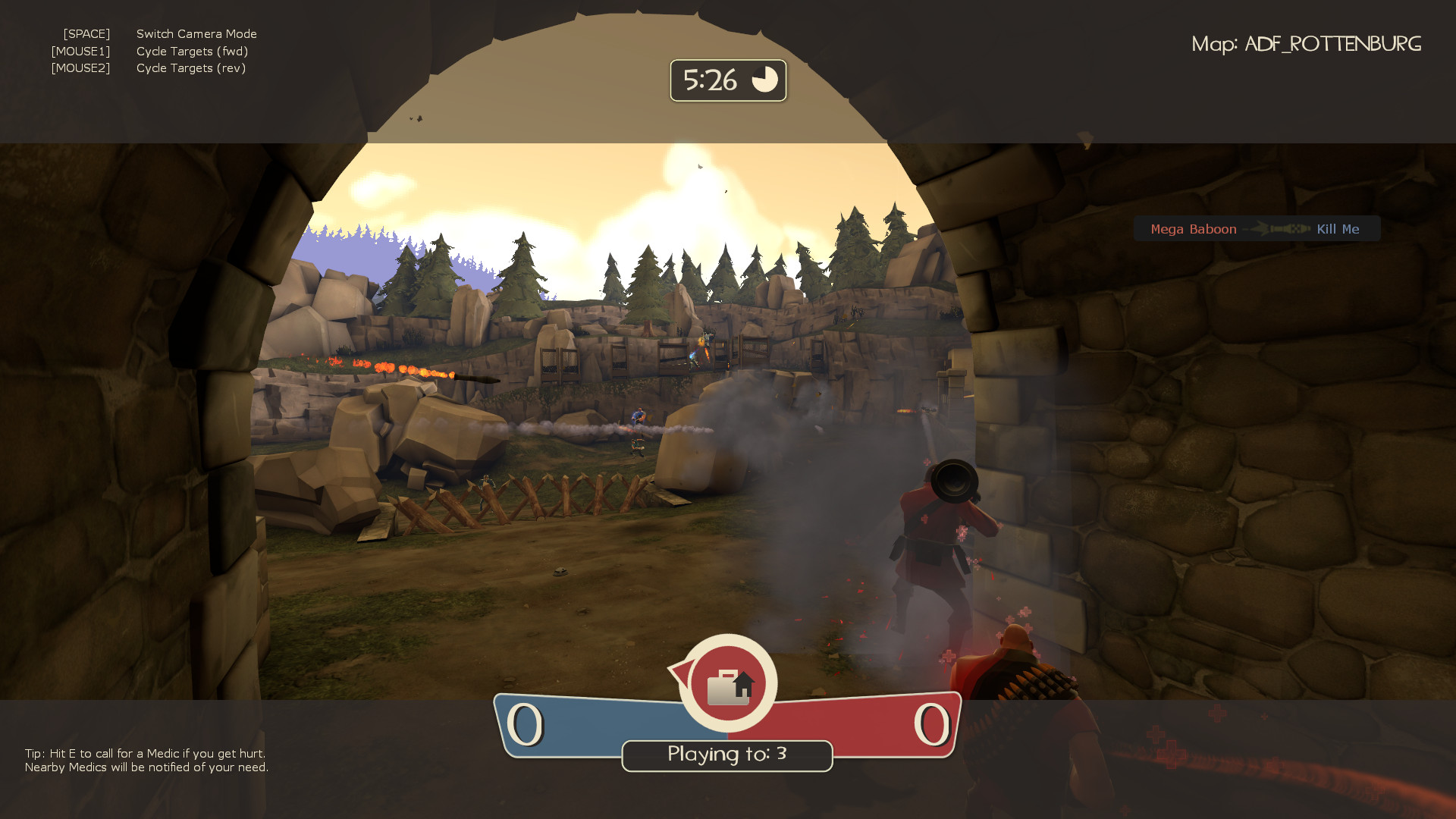Open the Map: ADF_ROTTENBURG label
Screen dimensions: 1456x819
(1307, 43)
